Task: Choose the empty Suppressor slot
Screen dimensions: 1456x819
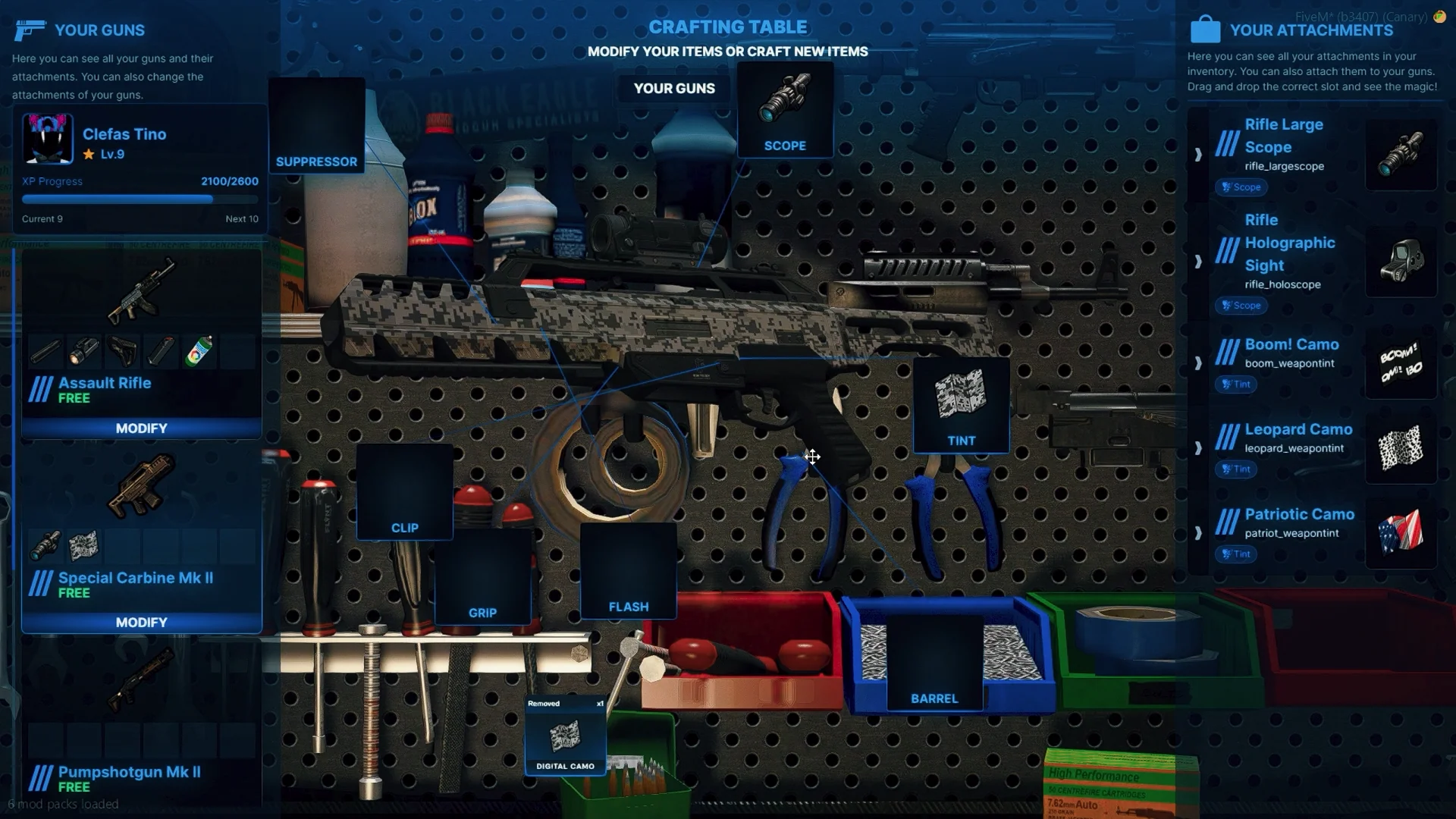Action: pyautogui.click(x=316, y=126)
